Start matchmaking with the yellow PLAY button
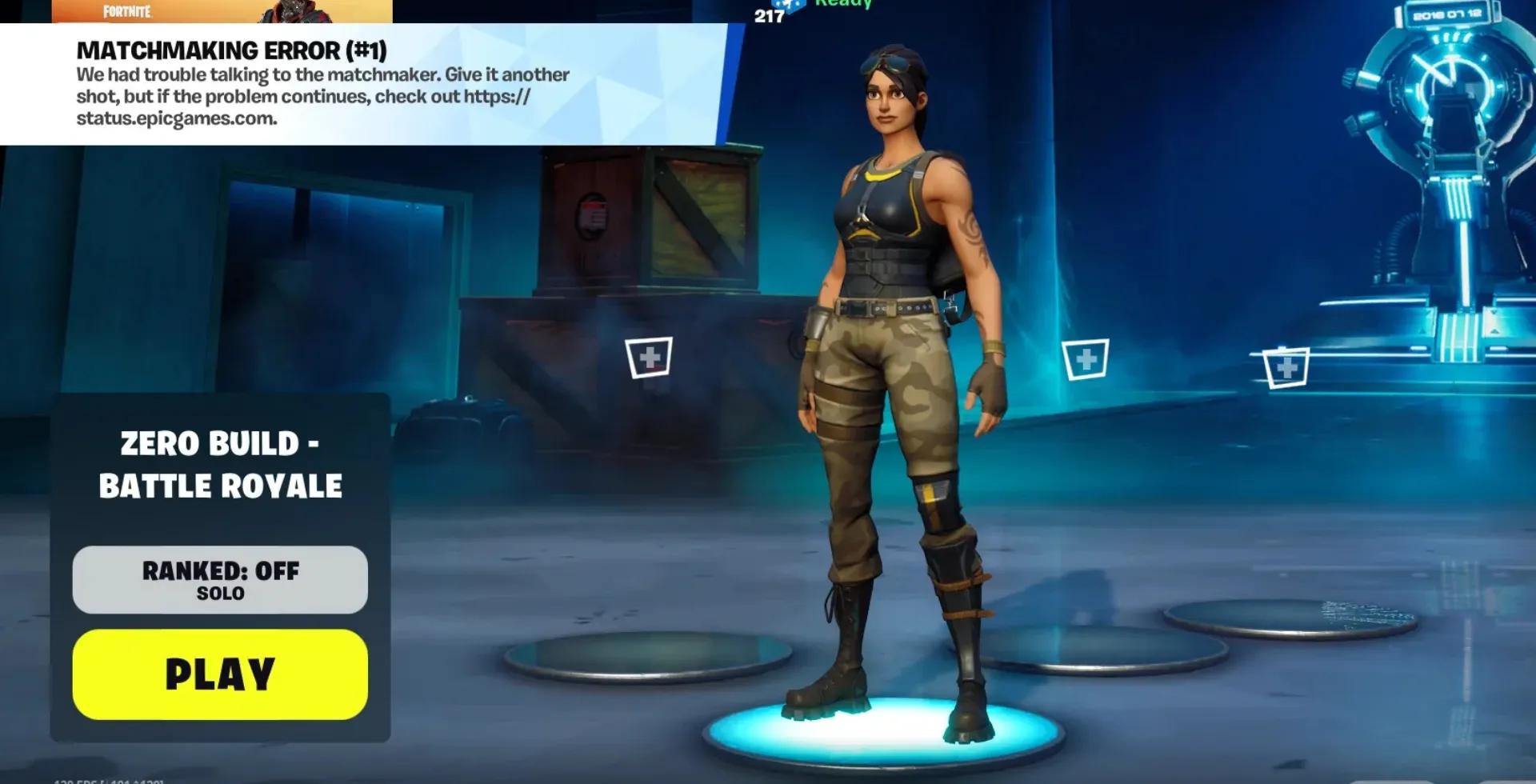Screen dimensions: 1536x784 coord(220,674)
